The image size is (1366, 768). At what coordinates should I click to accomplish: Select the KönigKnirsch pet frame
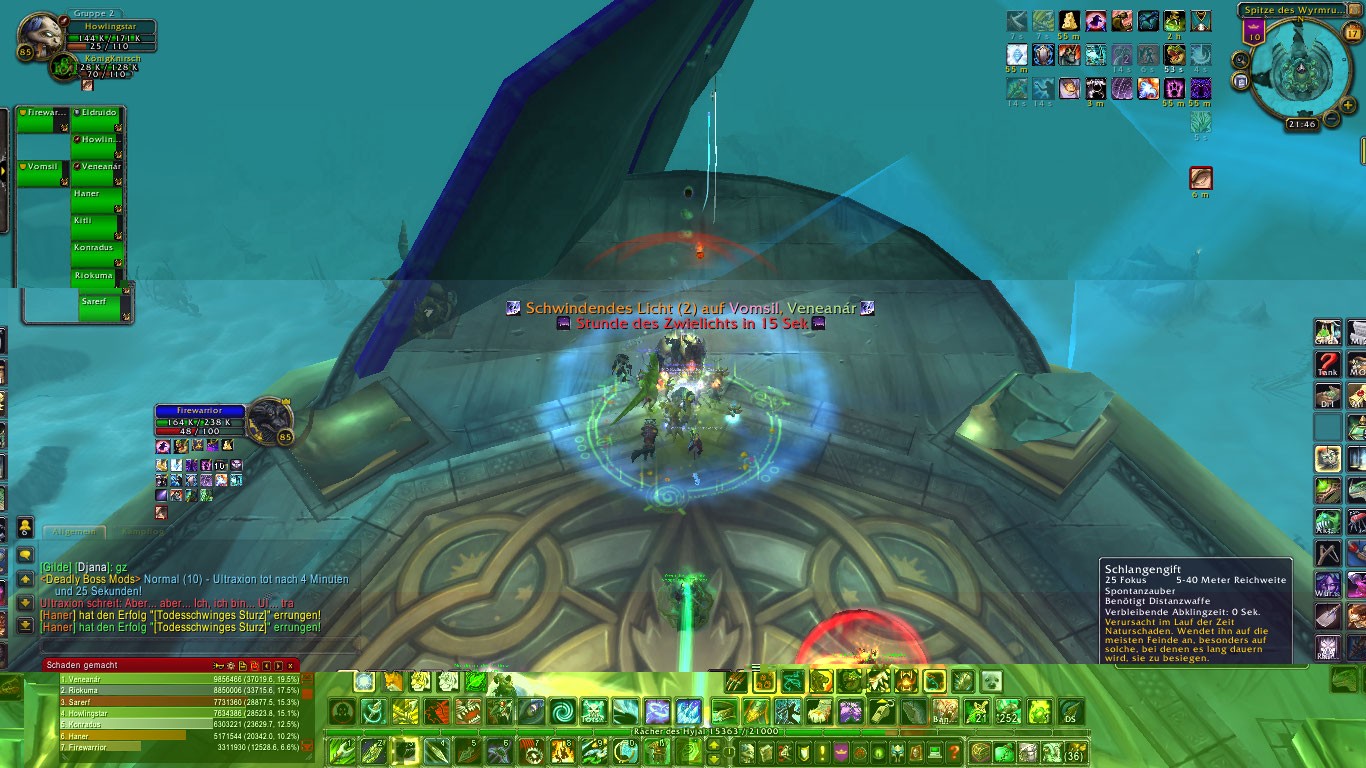[x=64, y=66]
